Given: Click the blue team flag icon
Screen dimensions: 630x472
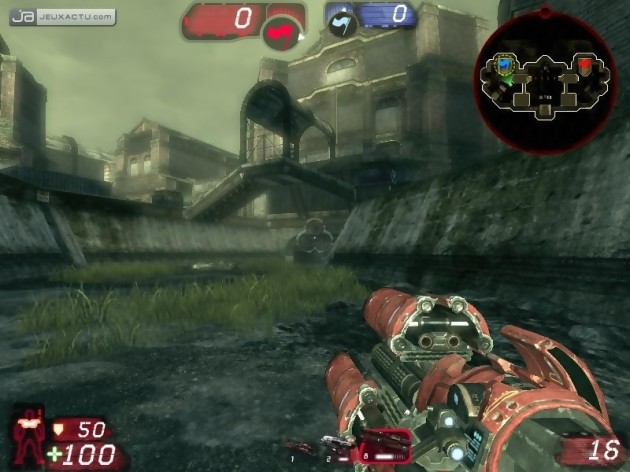Looking at the screenshot, I should coord(342,22).
